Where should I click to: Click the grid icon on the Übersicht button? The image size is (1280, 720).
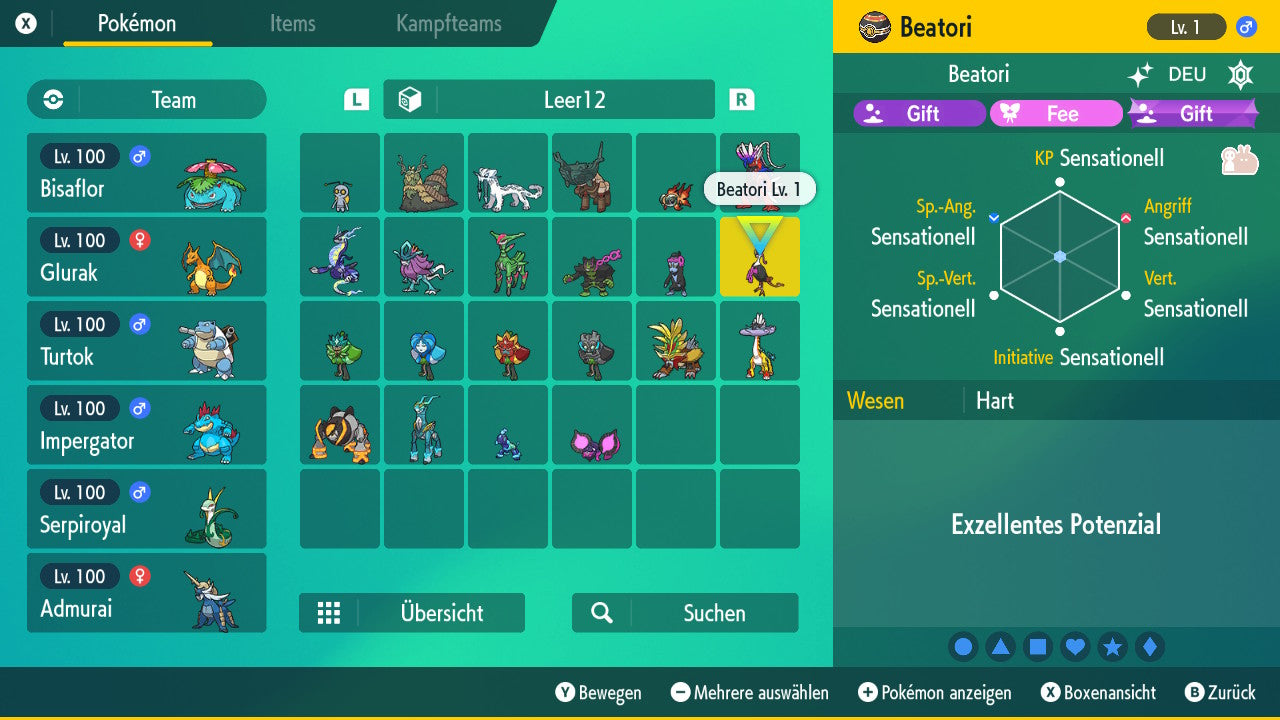coord(330,613)
